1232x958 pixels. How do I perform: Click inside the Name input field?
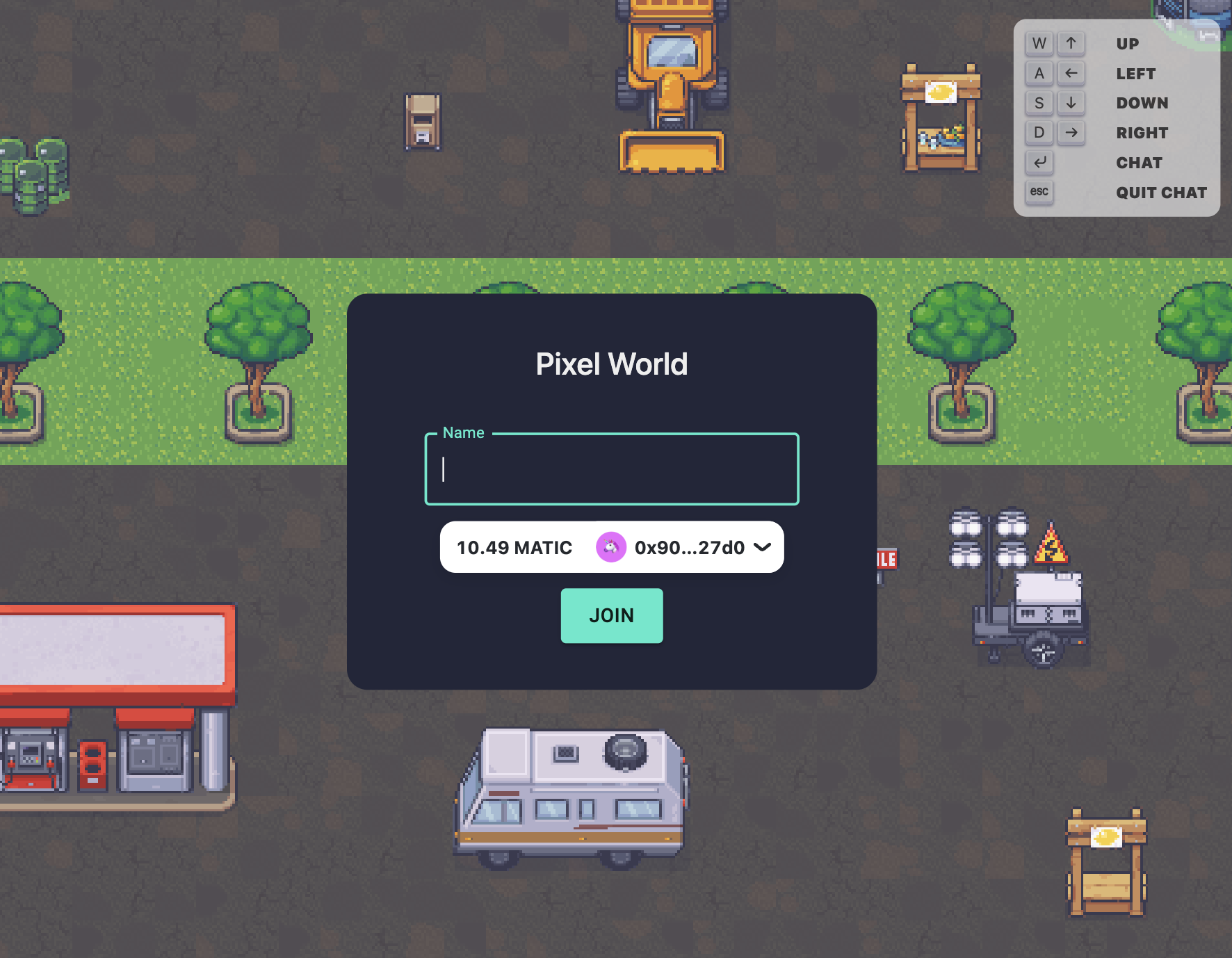pos(610,470)
